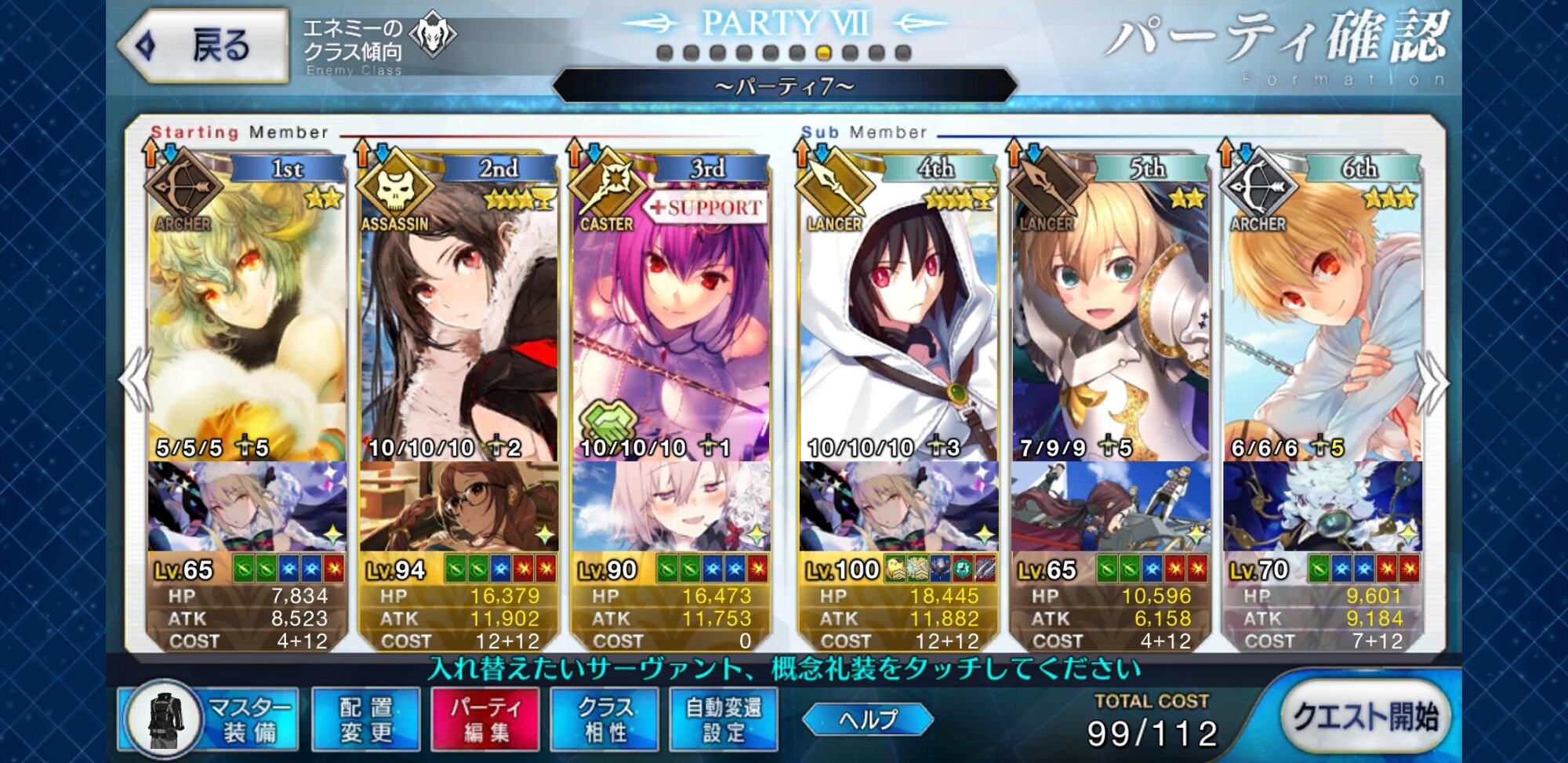
Task: Open party edit (パーティ編集)
Action: click(485, 719)
